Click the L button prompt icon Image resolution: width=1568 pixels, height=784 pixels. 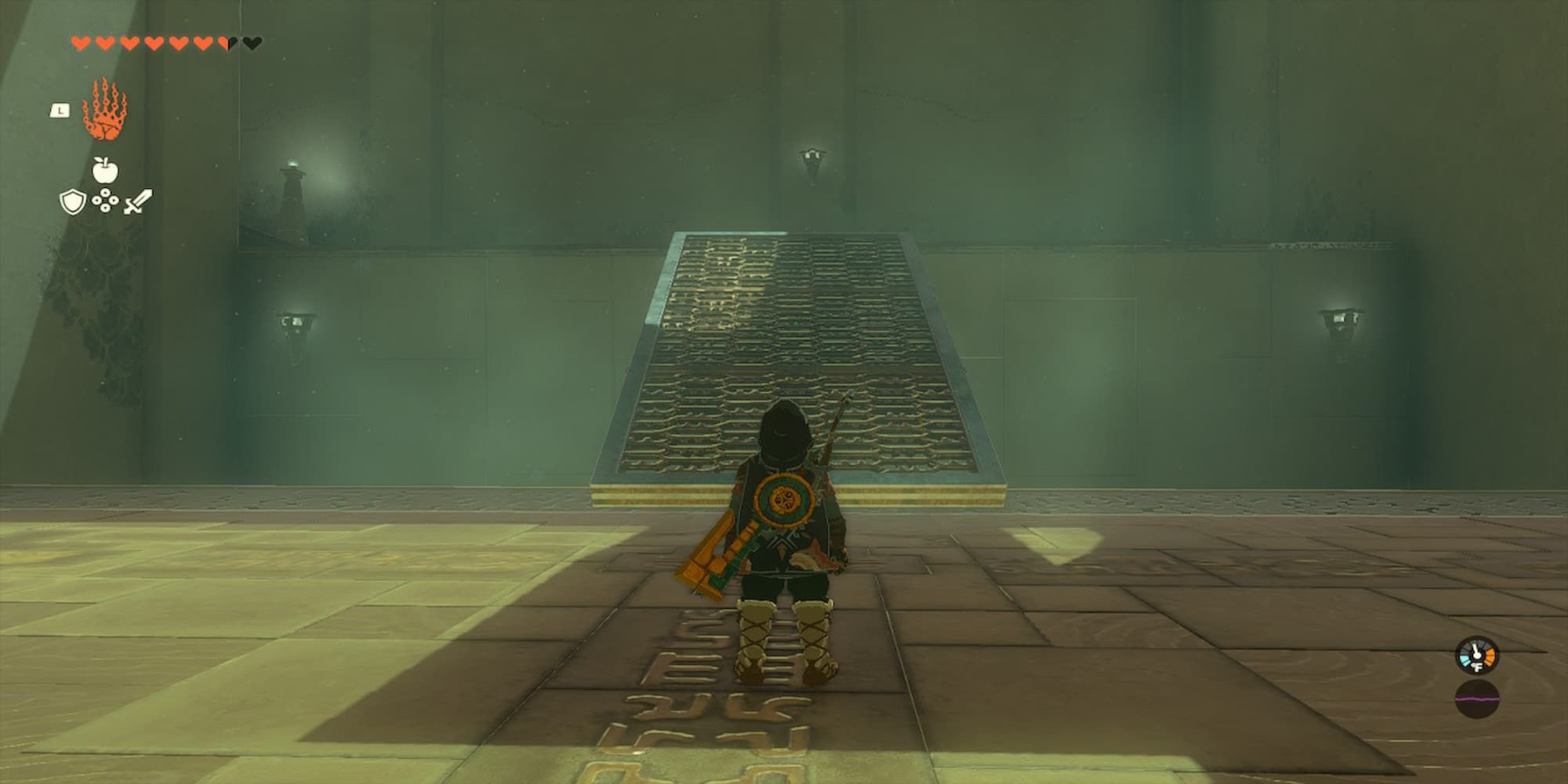tap(60, 111)
